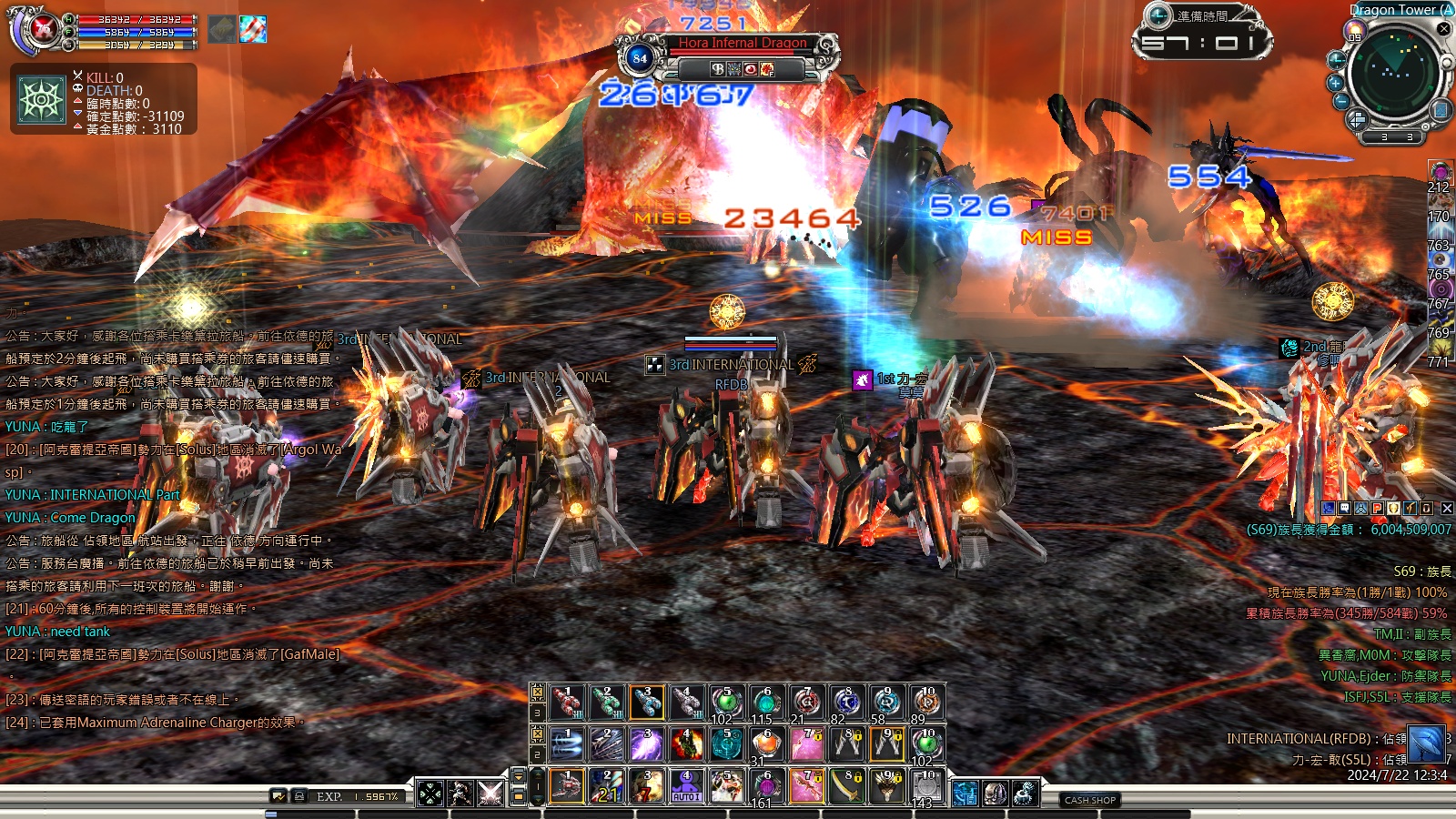
Task: Click the crossed swords icon left of hotbar
Action: click(x=490, y=794)
